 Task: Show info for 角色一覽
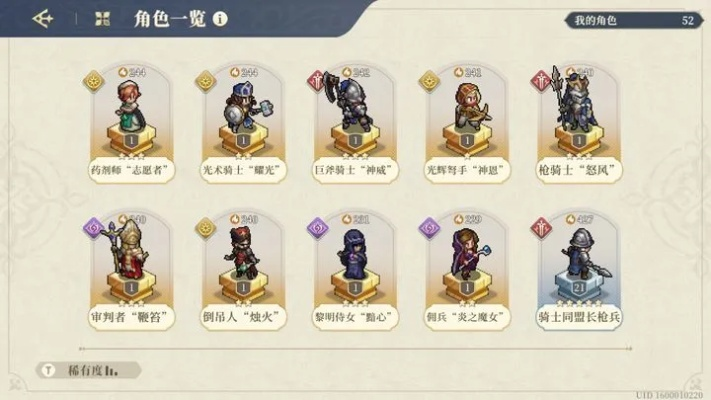pyautogui.click(x=220, y=18)
